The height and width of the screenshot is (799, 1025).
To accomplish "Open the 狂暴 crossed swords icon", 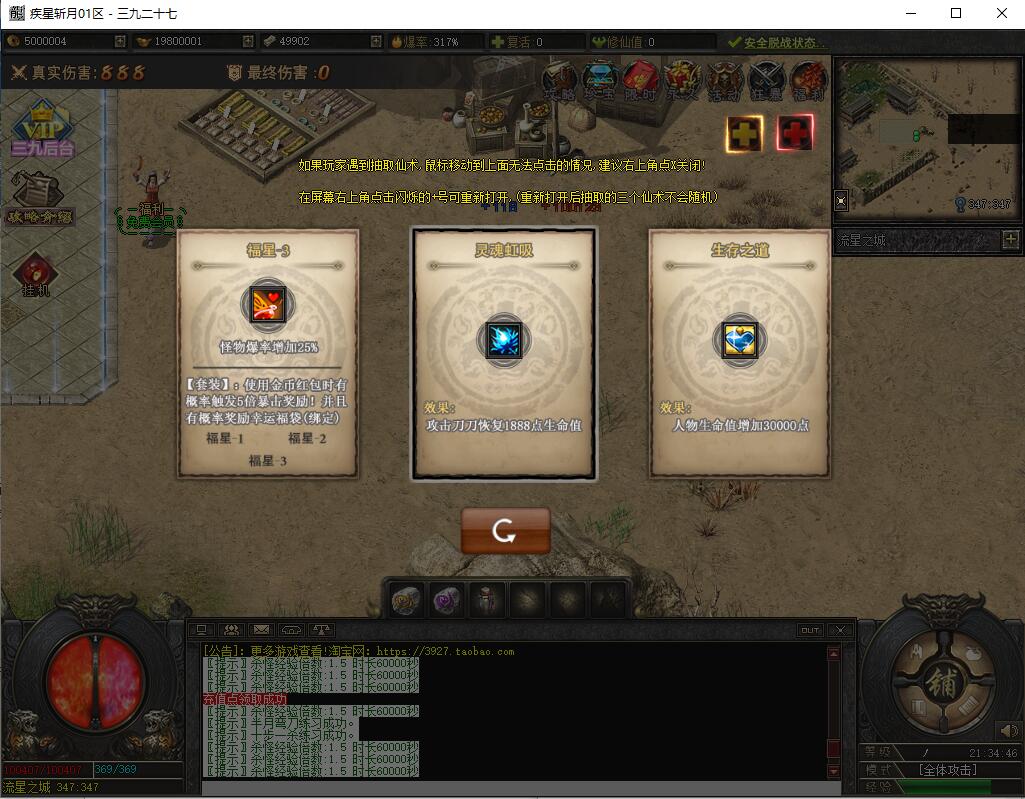I will (x=765, y=80).
